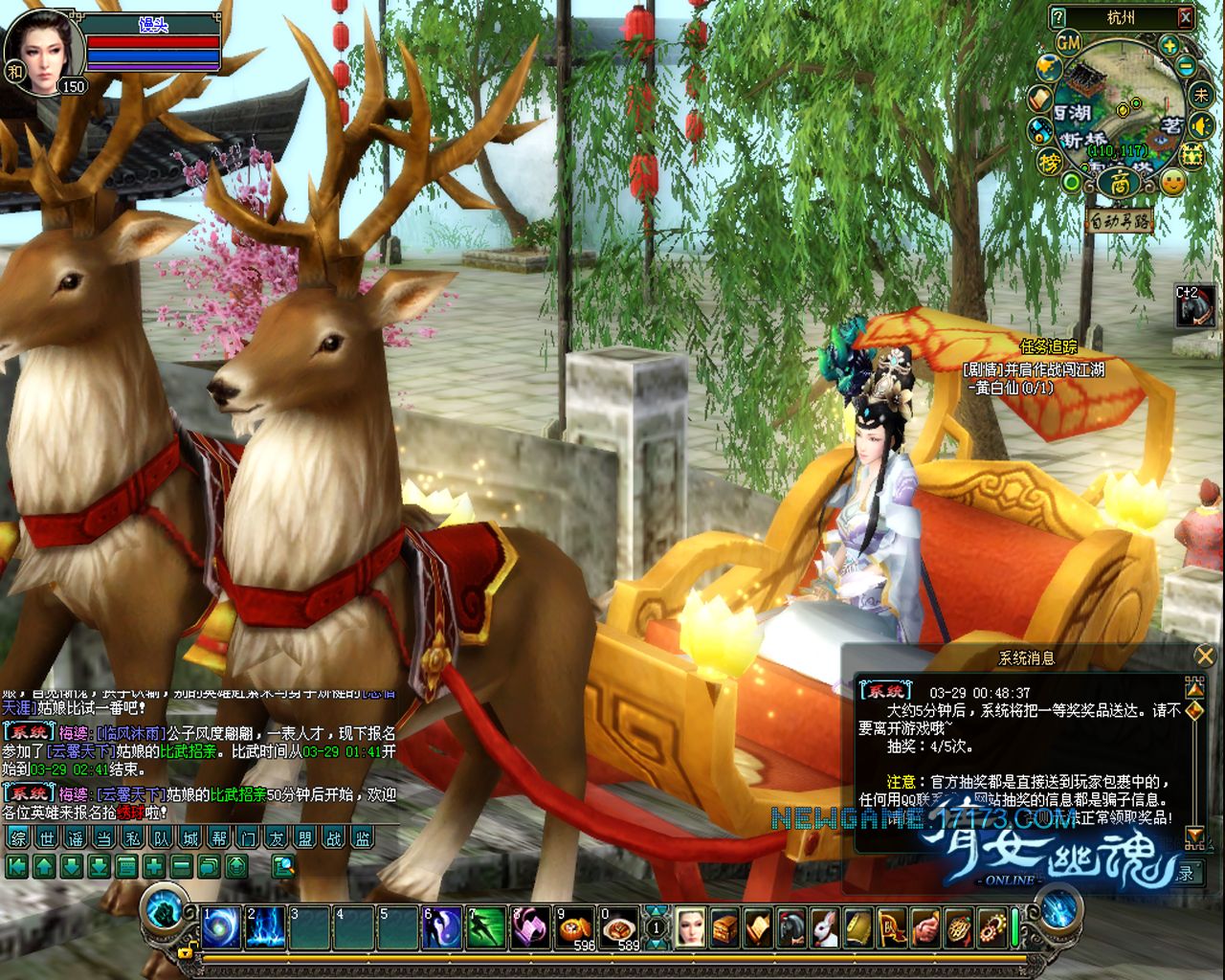
Task: Close the 杭州 minimap header
Action: click(x=1186, y=17)
